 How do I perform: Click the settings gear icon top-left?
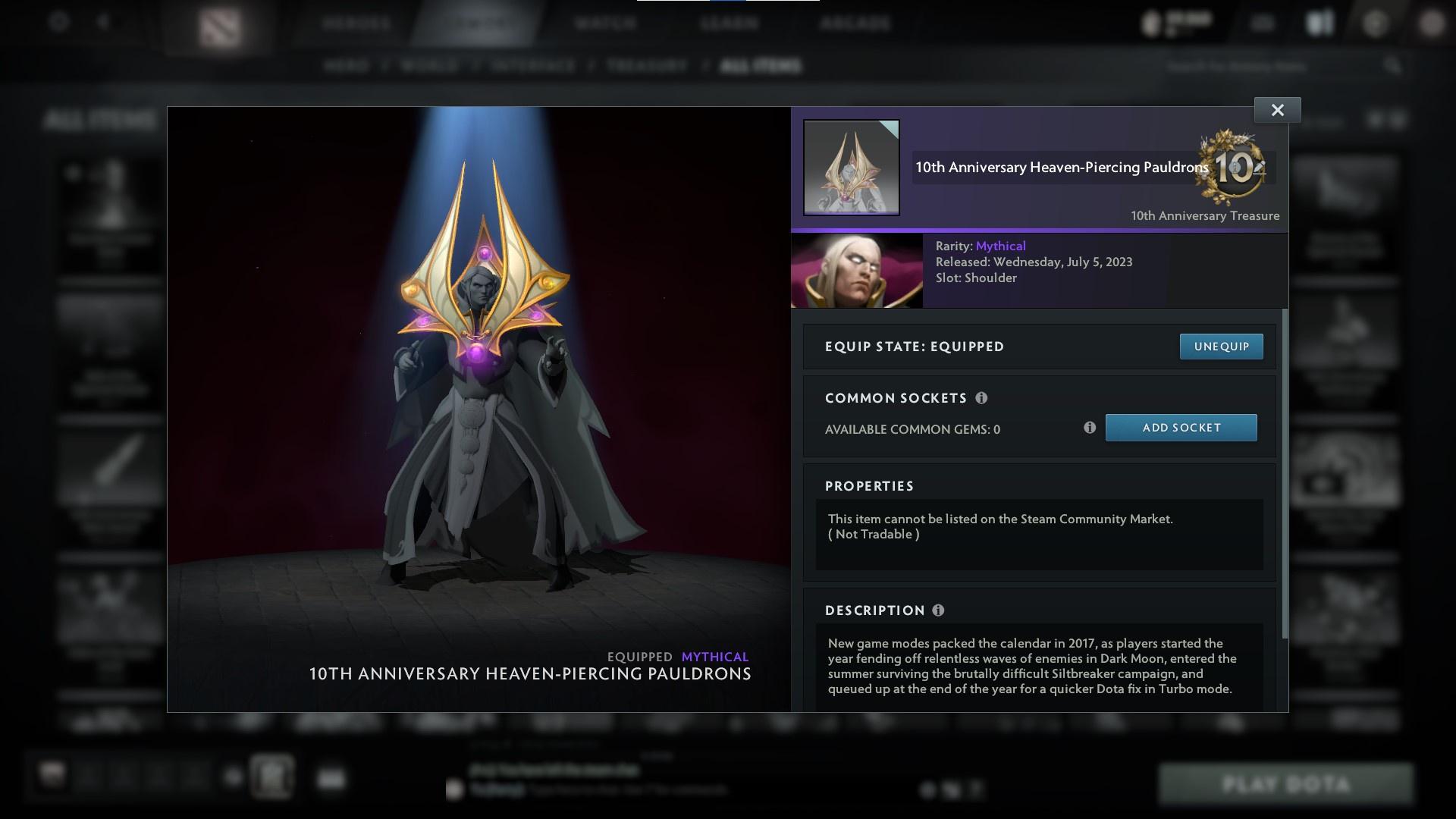pos(57,23)
